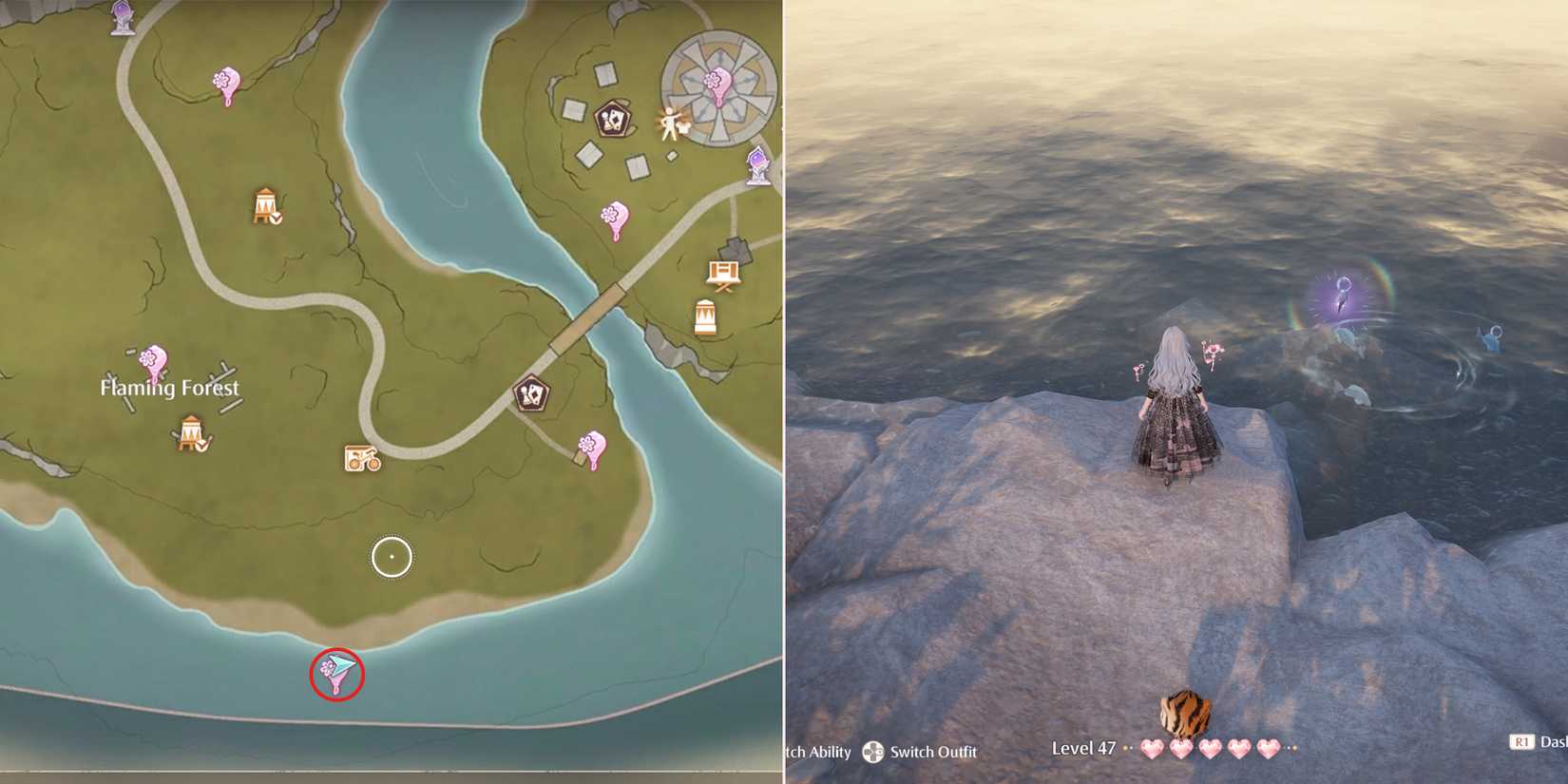The height and width of the screenshot is (784, 1568).
Task: Click the player position circle on the map
Action: pyautogui.click(x=392, y=557)
